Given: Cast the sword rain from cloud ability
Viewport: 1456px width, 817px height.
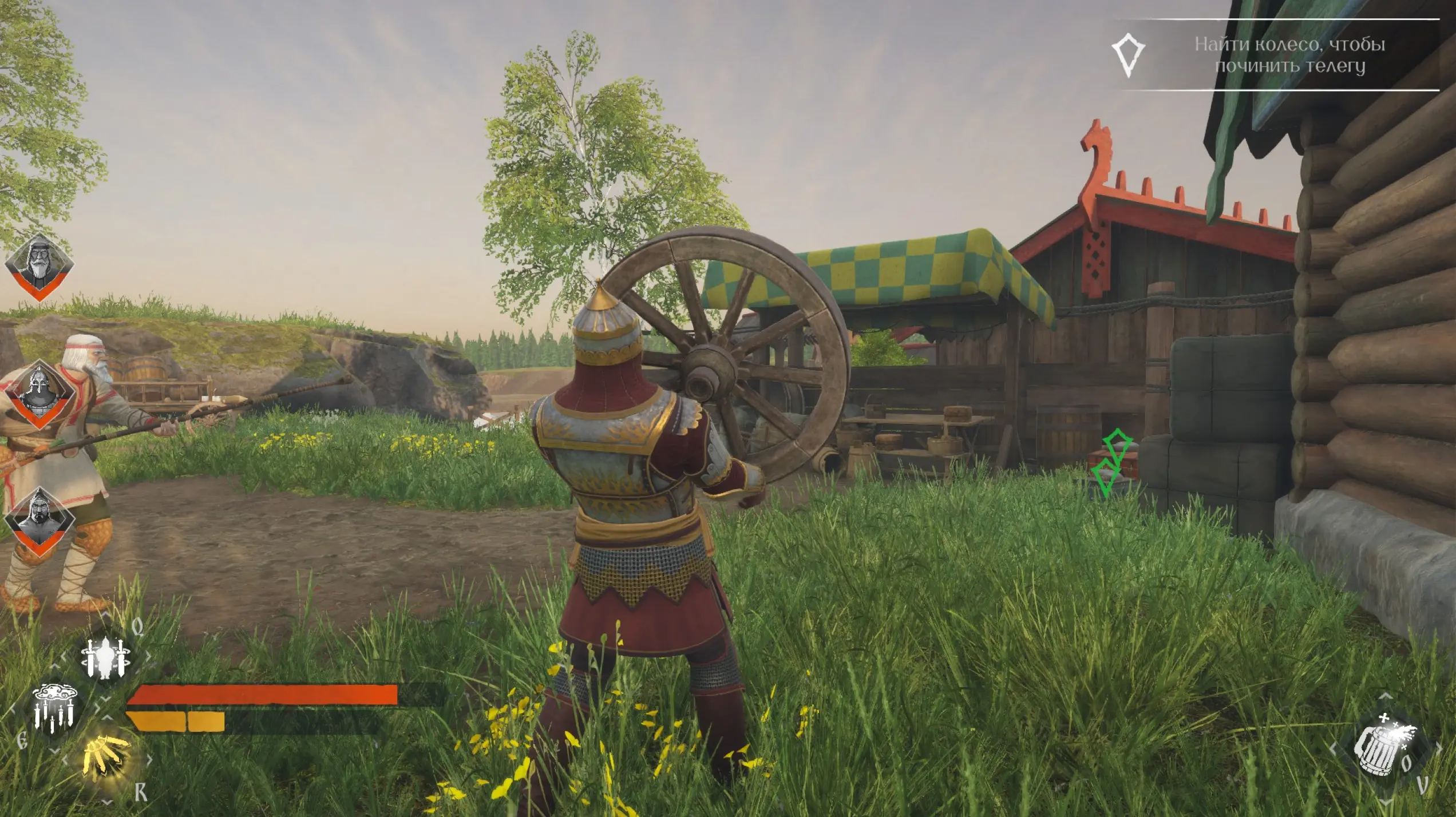Looking at the screenshot, I should click(x=54, y=709).
